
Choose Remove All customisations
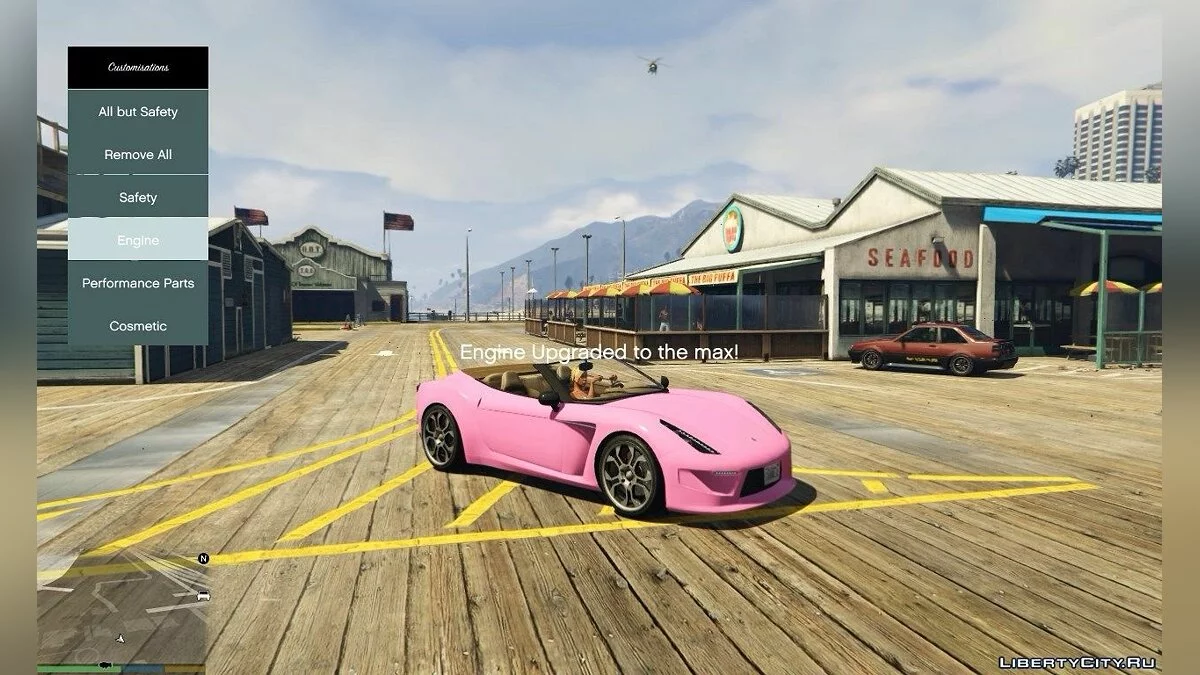coord(138,155)
